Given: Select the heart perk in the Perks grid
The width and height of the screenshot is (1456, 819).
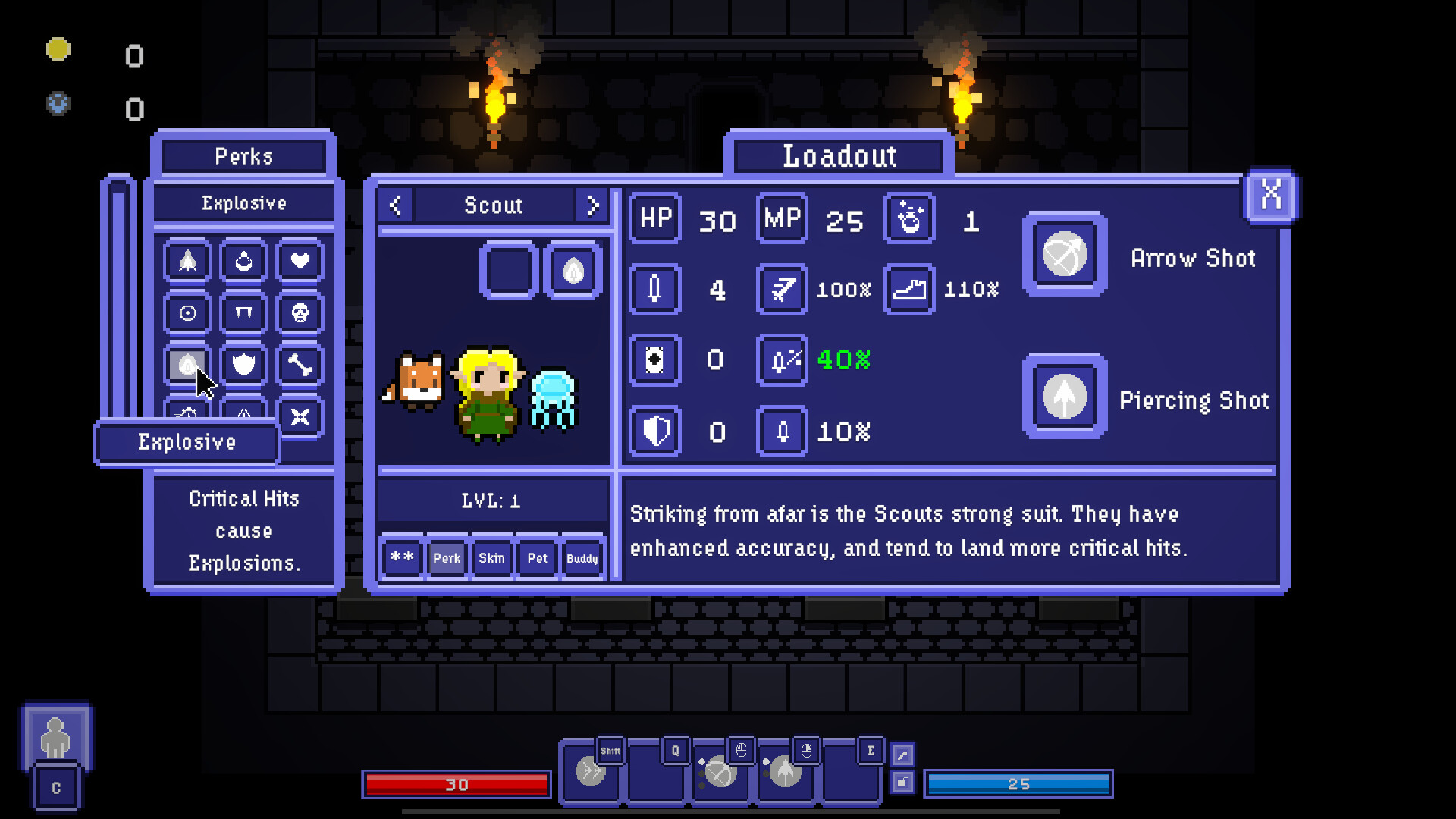Looking at the screenshot, I should click(x=300, y=261).
